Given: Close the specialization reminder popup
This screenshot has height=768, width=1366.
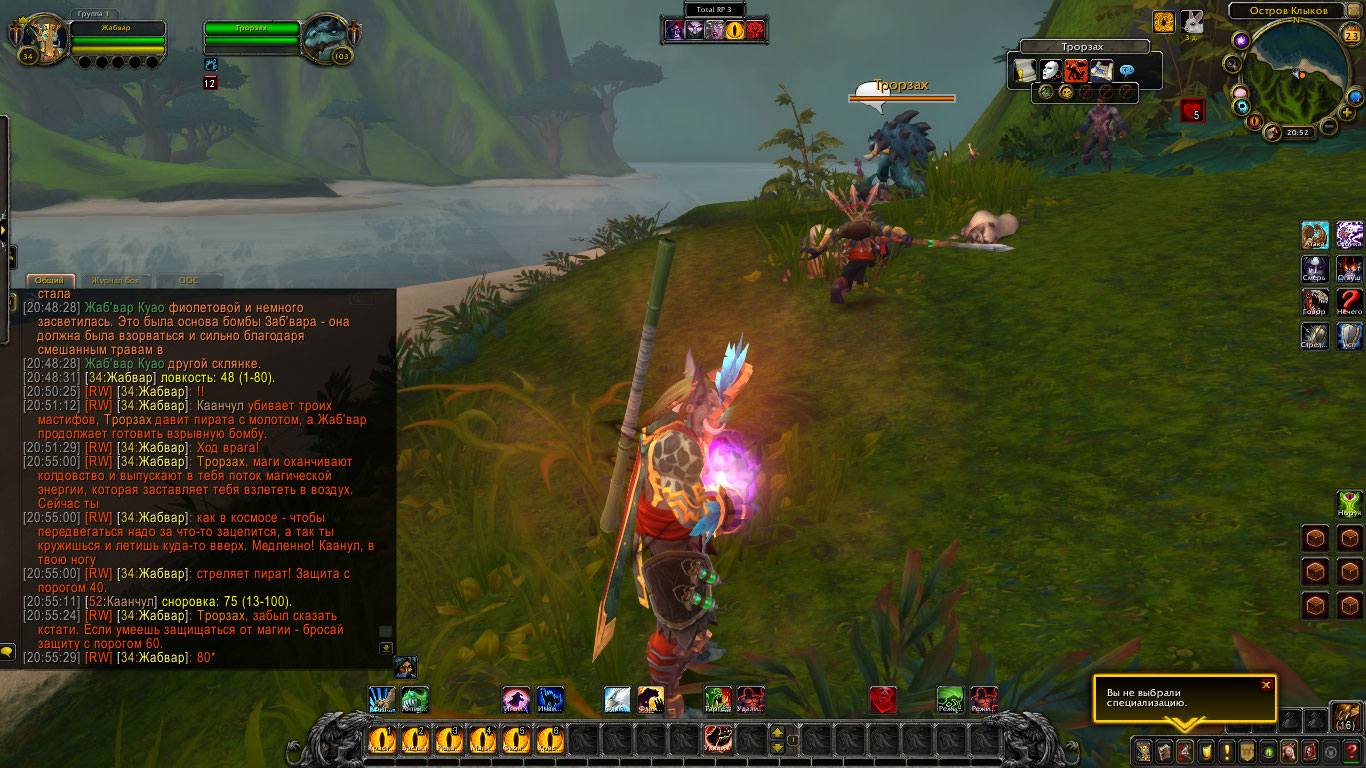Looking at the screenshot, I should point(1266,685).
